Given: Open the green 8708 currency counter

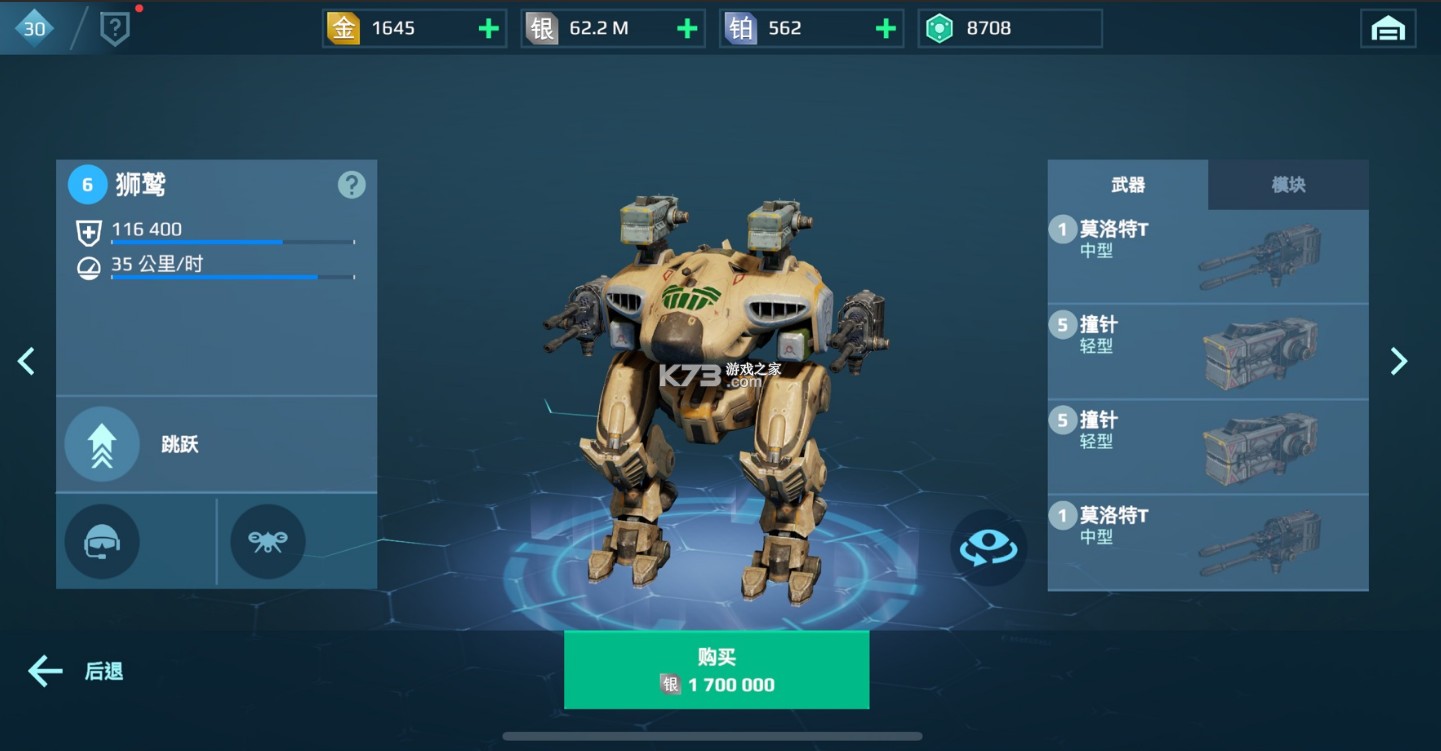Looking at the screenshot, I should pos(1010,28).
